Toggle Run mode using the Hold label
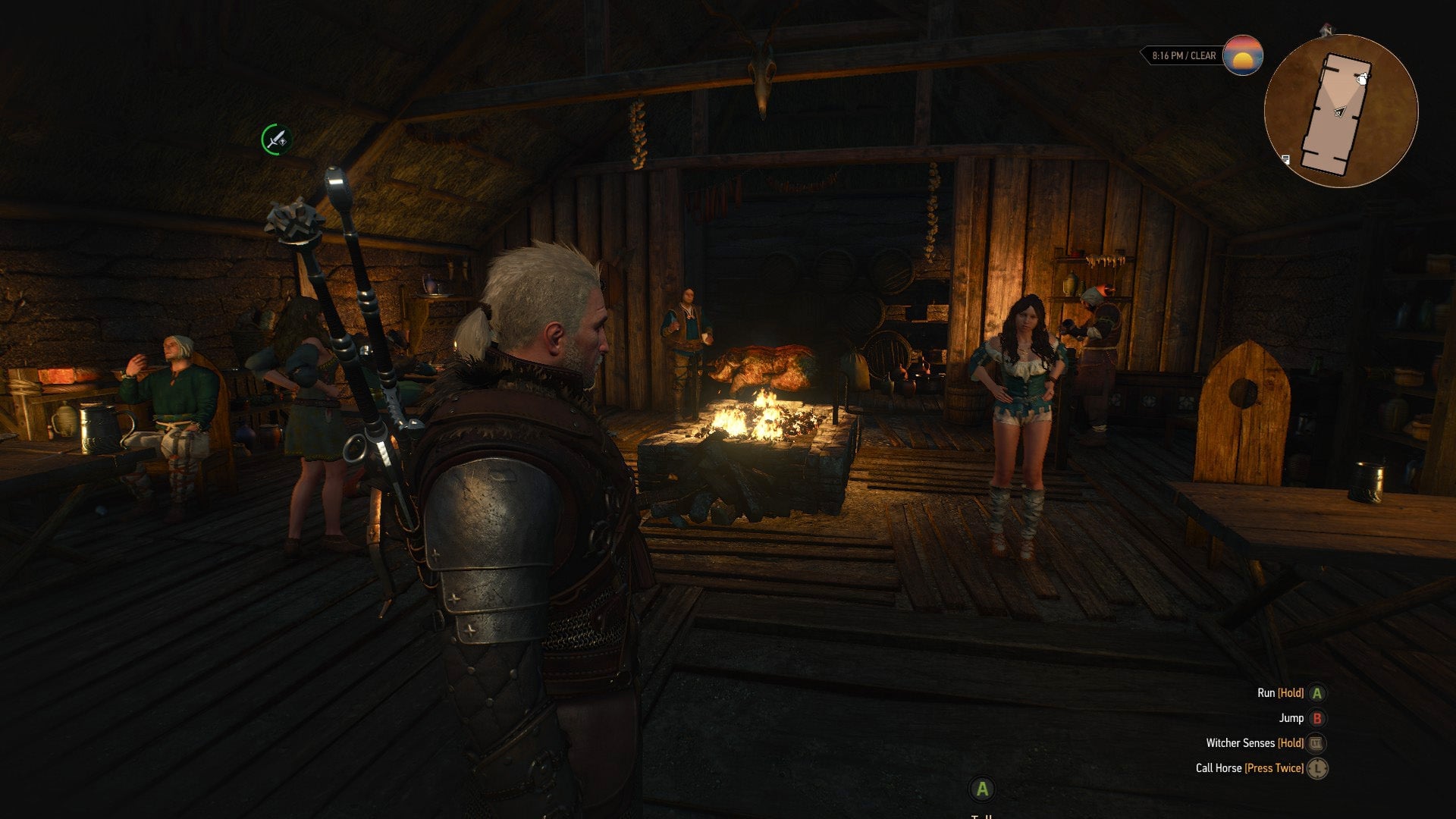The image size is (1456, 819). [x=1290, y=693]
